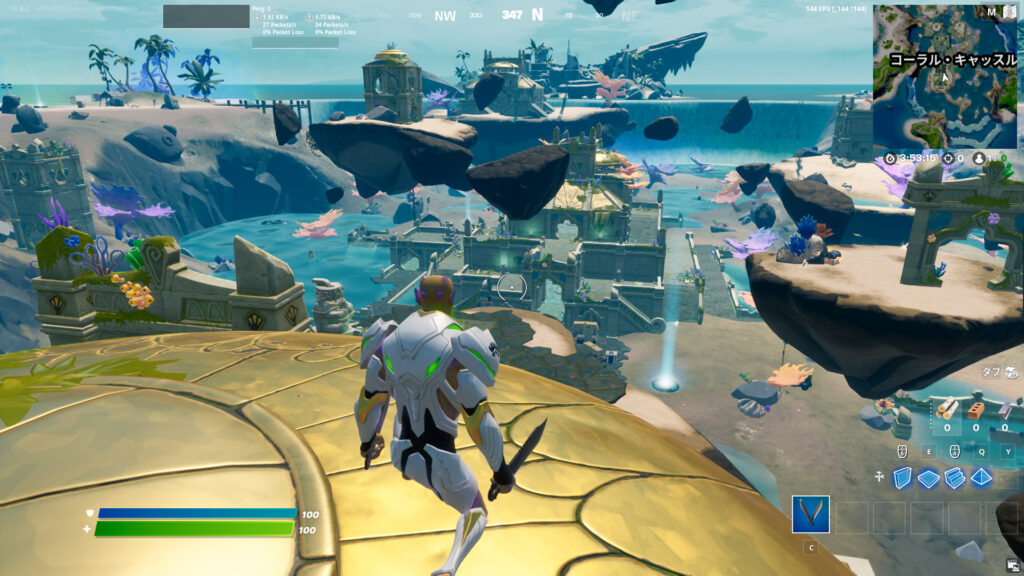The image size is (1024, 576).
Task: Open the Coral Castle minimap
Action: coord(946,76)
